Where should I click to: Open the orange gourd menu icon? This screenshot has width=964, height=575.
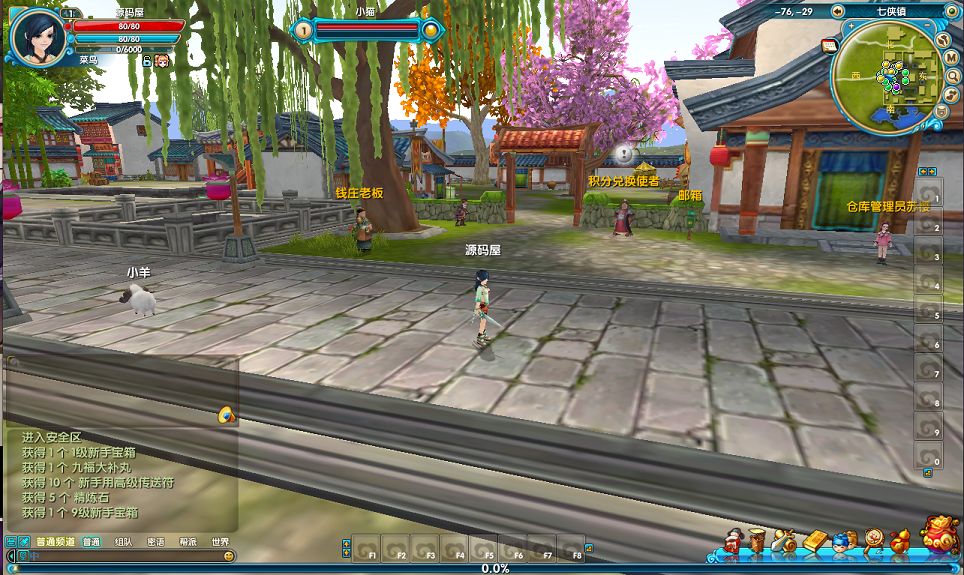tap(900, 542)
